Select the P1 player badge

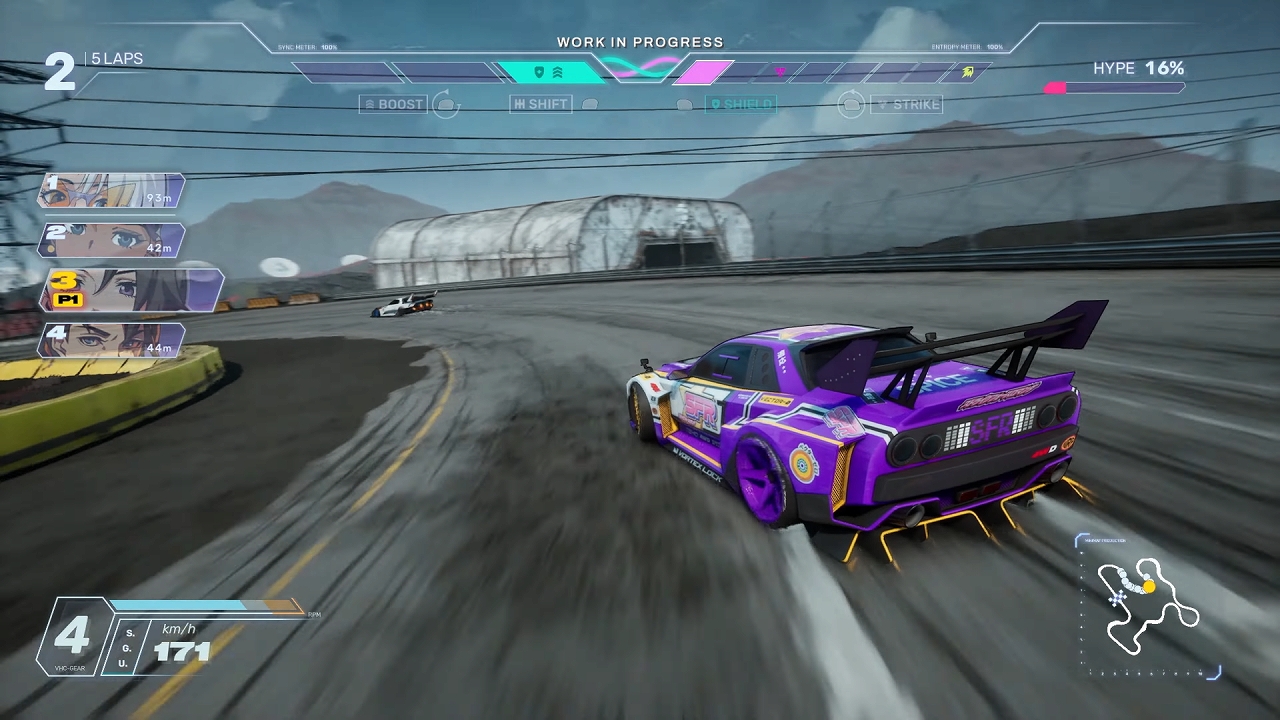[x=69, y=300]
